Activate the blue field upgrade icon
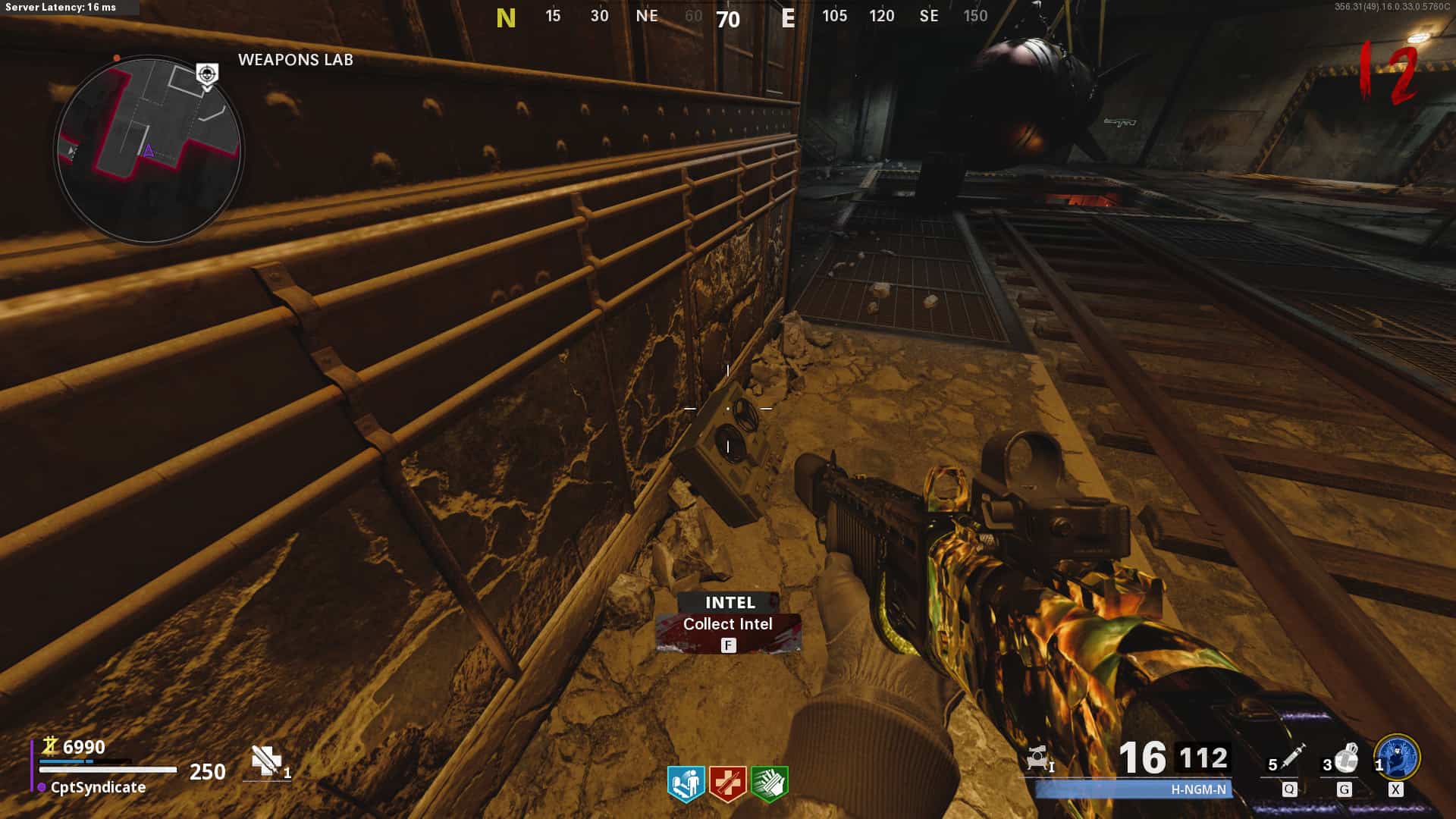The height and width of the screenshot is (819, 1456). point(1397,758)
